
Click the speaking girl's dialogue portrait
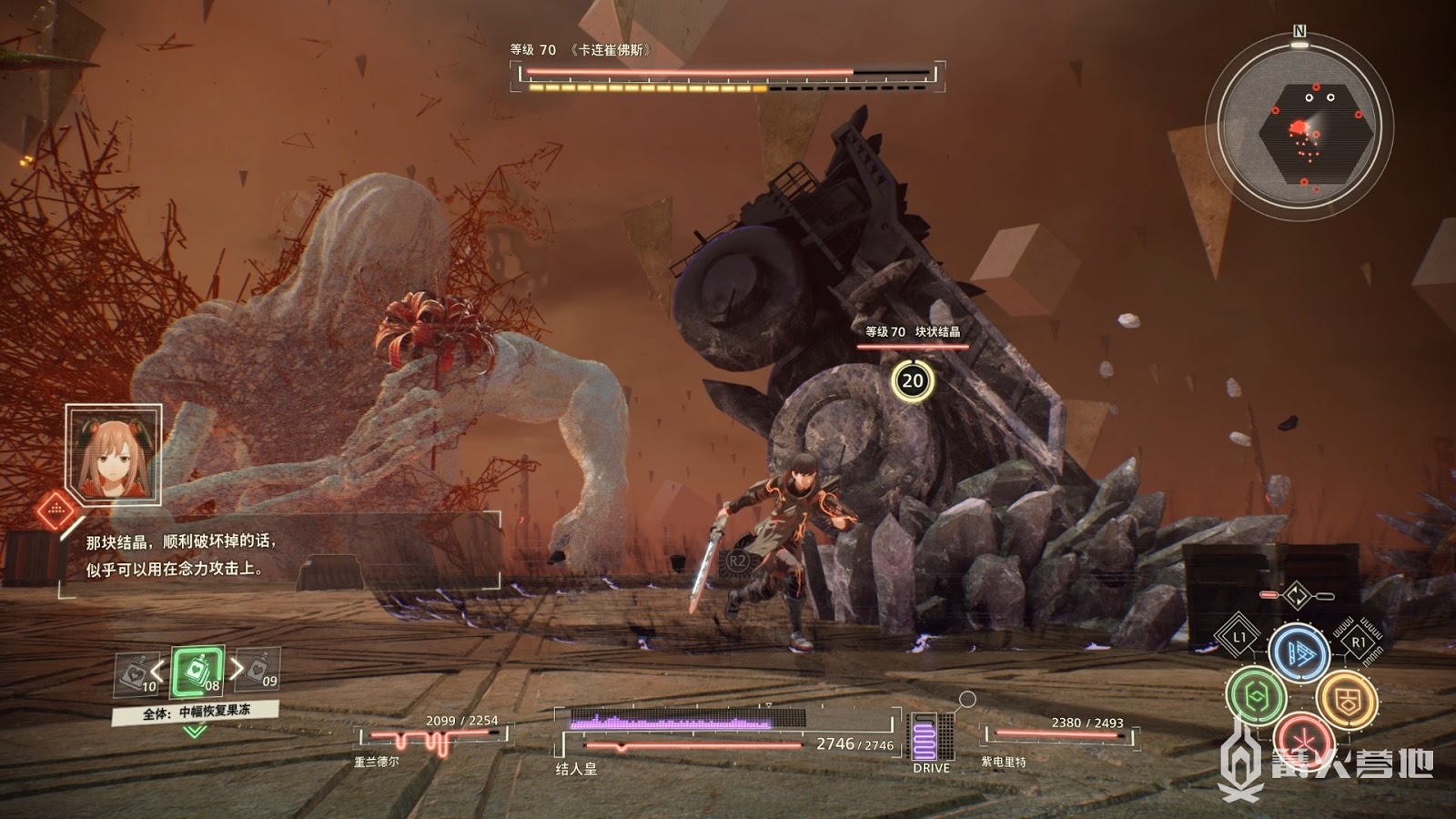tap(114, 455)
